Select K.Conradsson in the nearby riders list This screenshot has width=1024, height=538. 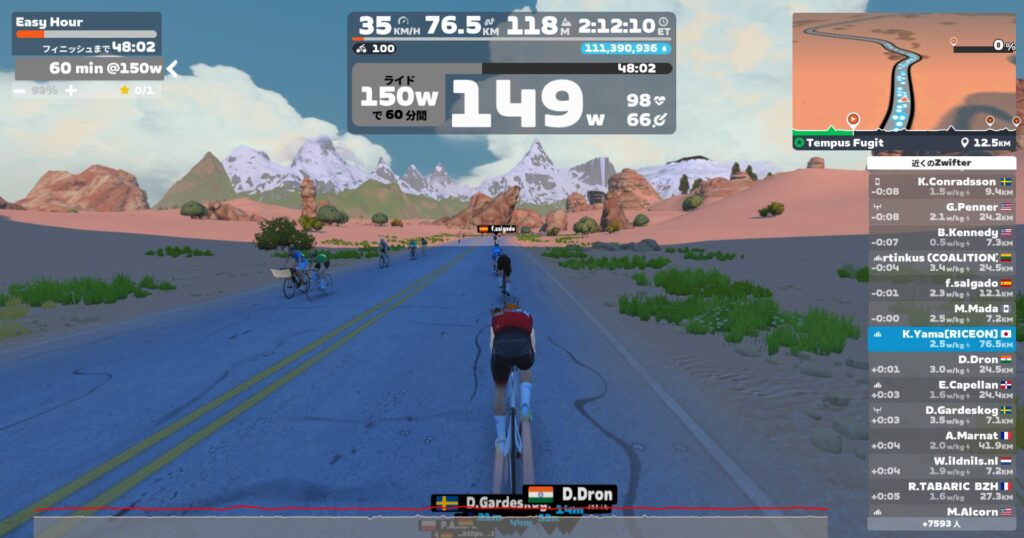pos(941,186)
